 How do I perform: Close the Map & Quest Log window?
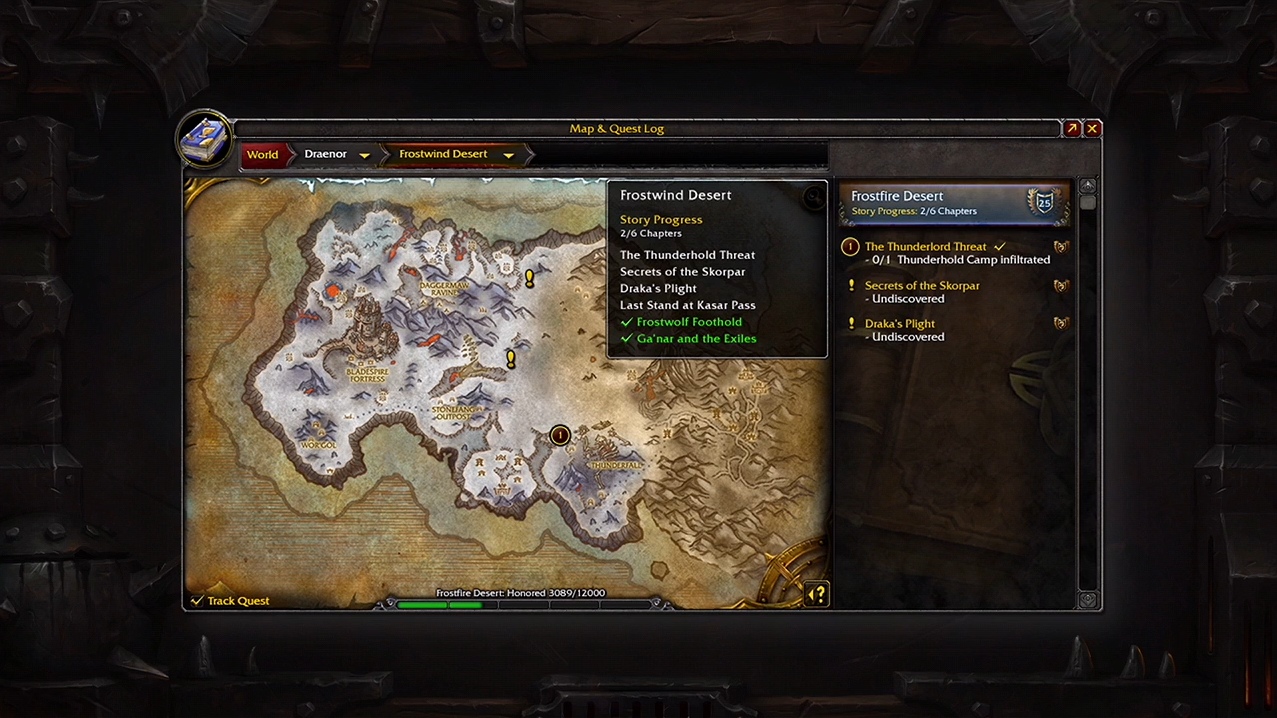[1092, 128]
